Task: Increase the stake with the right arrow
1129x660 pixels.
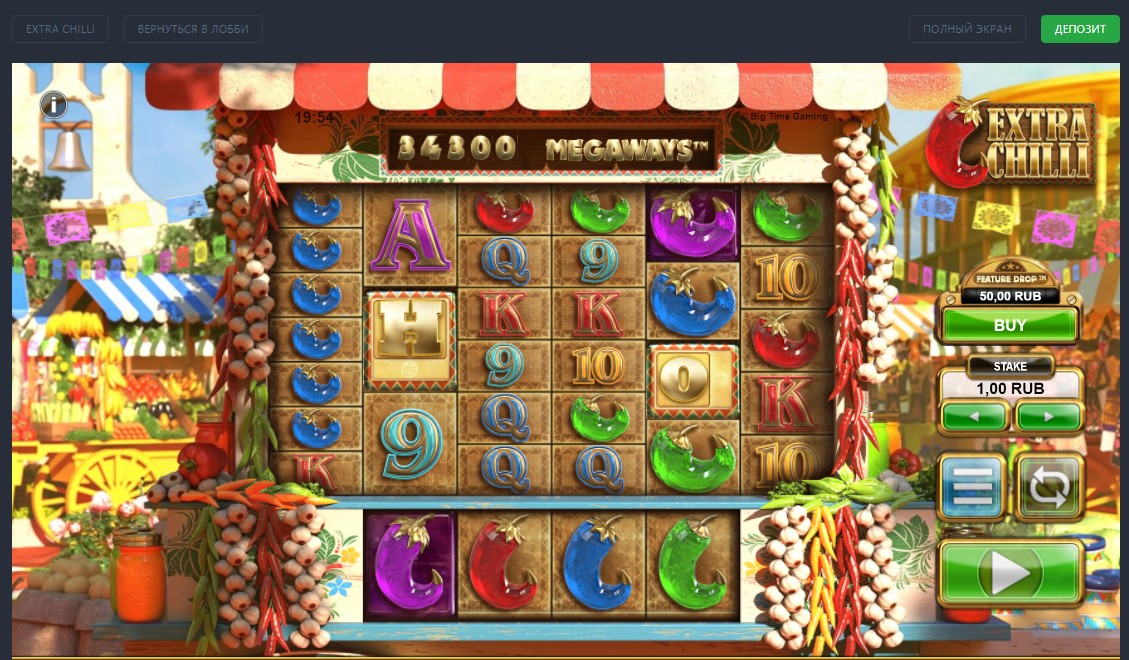Action: click(x=1048, y=415)
